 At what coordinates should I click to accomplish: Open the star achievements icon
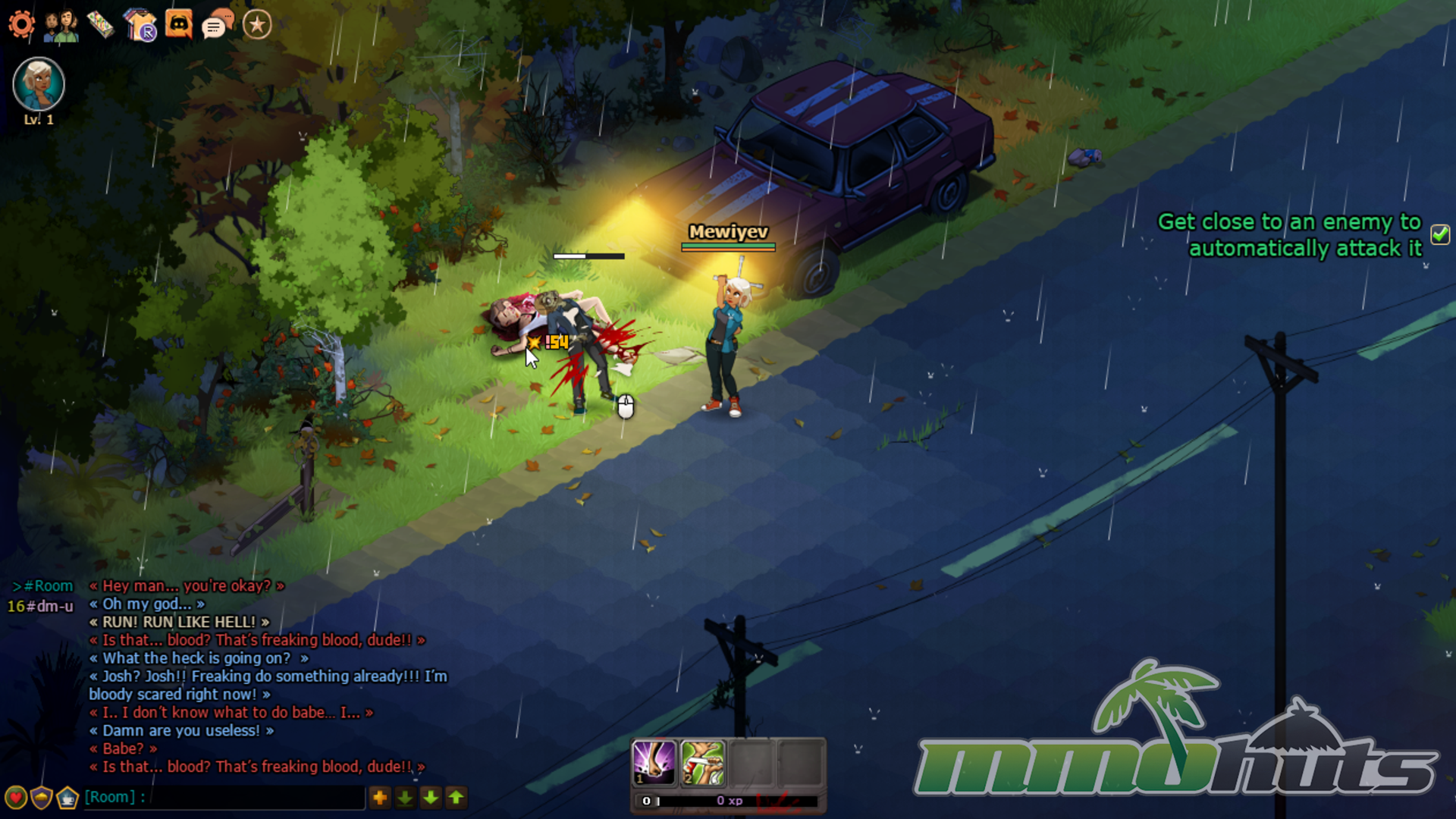pos(257,25)
